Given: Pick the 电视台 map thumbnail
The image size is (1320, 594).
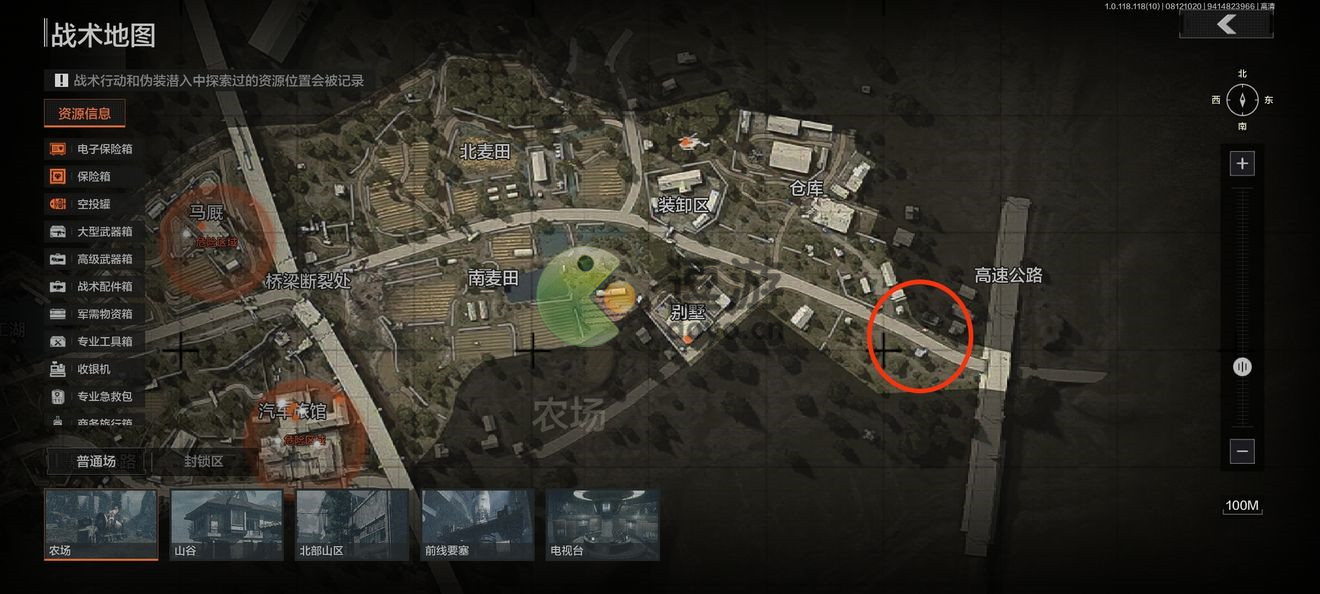Looking at the screenshot, I should click(x=603, y=524).
